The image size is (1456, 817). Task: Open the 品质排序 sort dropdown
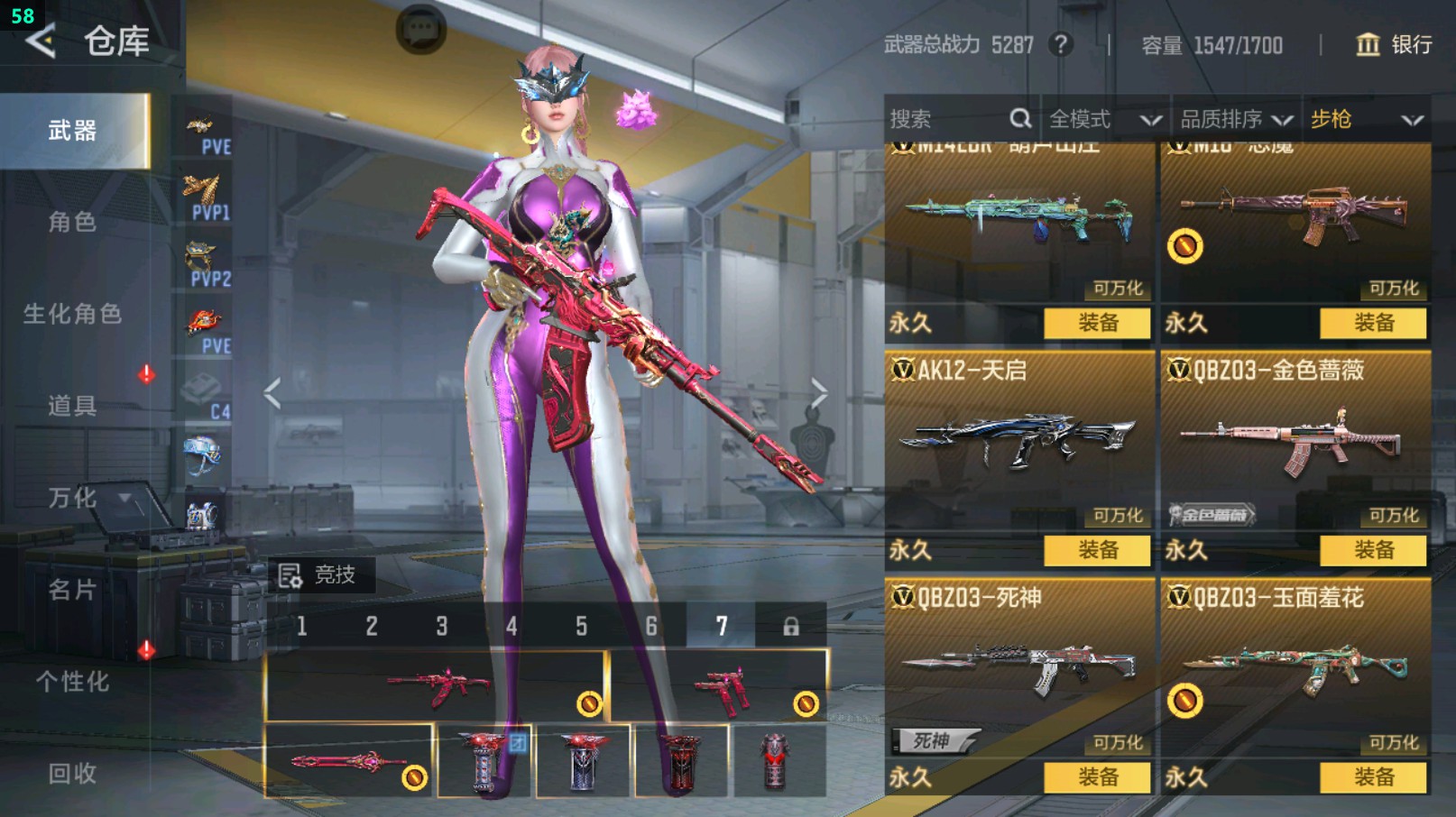1235,119
